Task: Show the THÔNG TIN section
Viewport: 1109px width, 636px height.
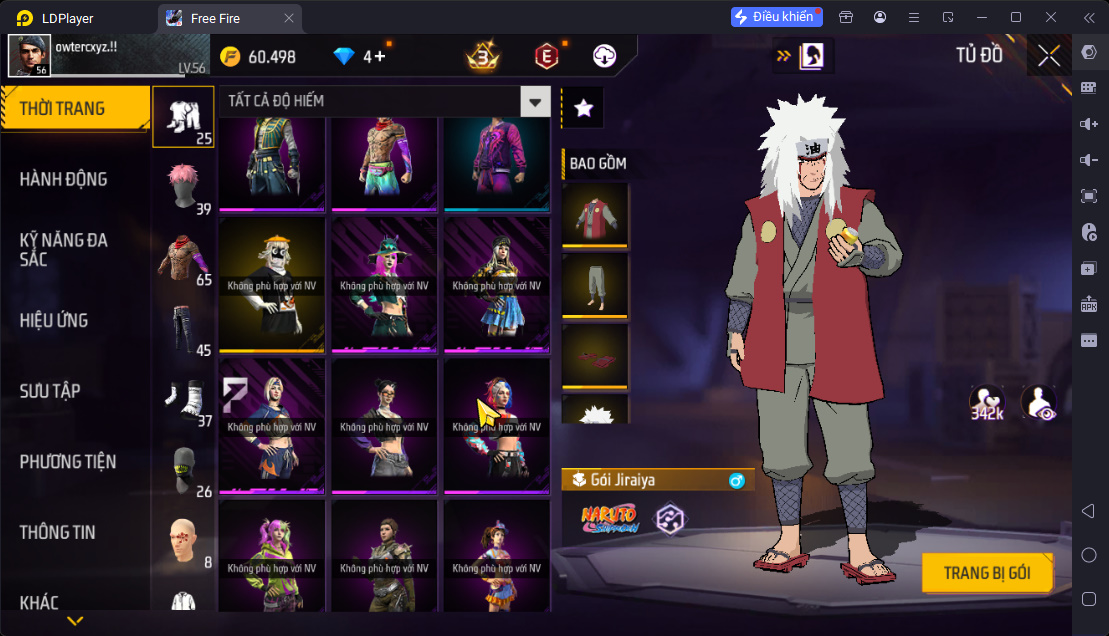Action: pyautogui.click(x=58, y=532)
